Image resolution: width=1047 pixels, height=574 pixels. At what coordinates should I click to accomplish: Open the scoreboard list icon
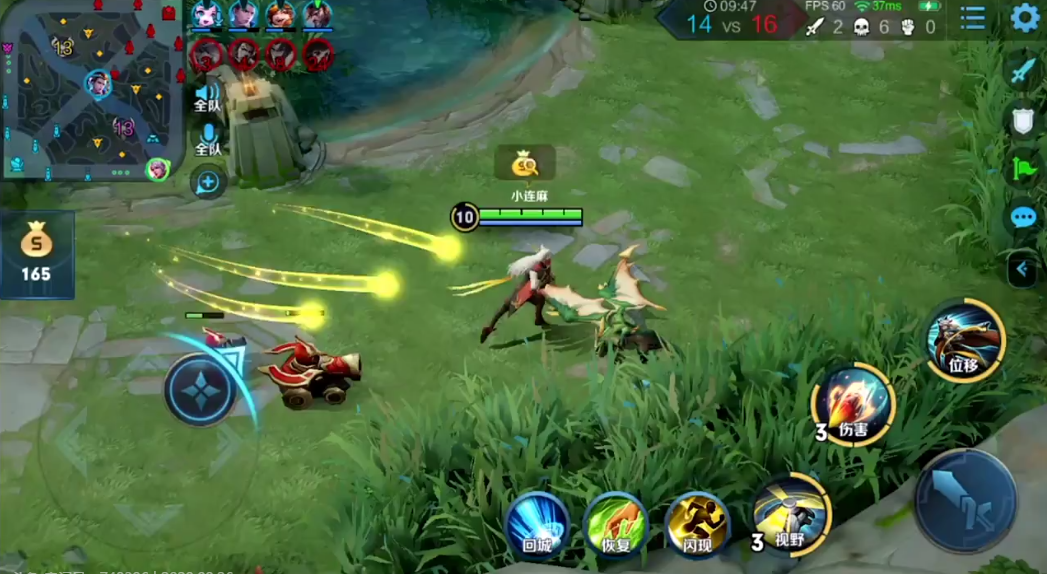[973, 18]
